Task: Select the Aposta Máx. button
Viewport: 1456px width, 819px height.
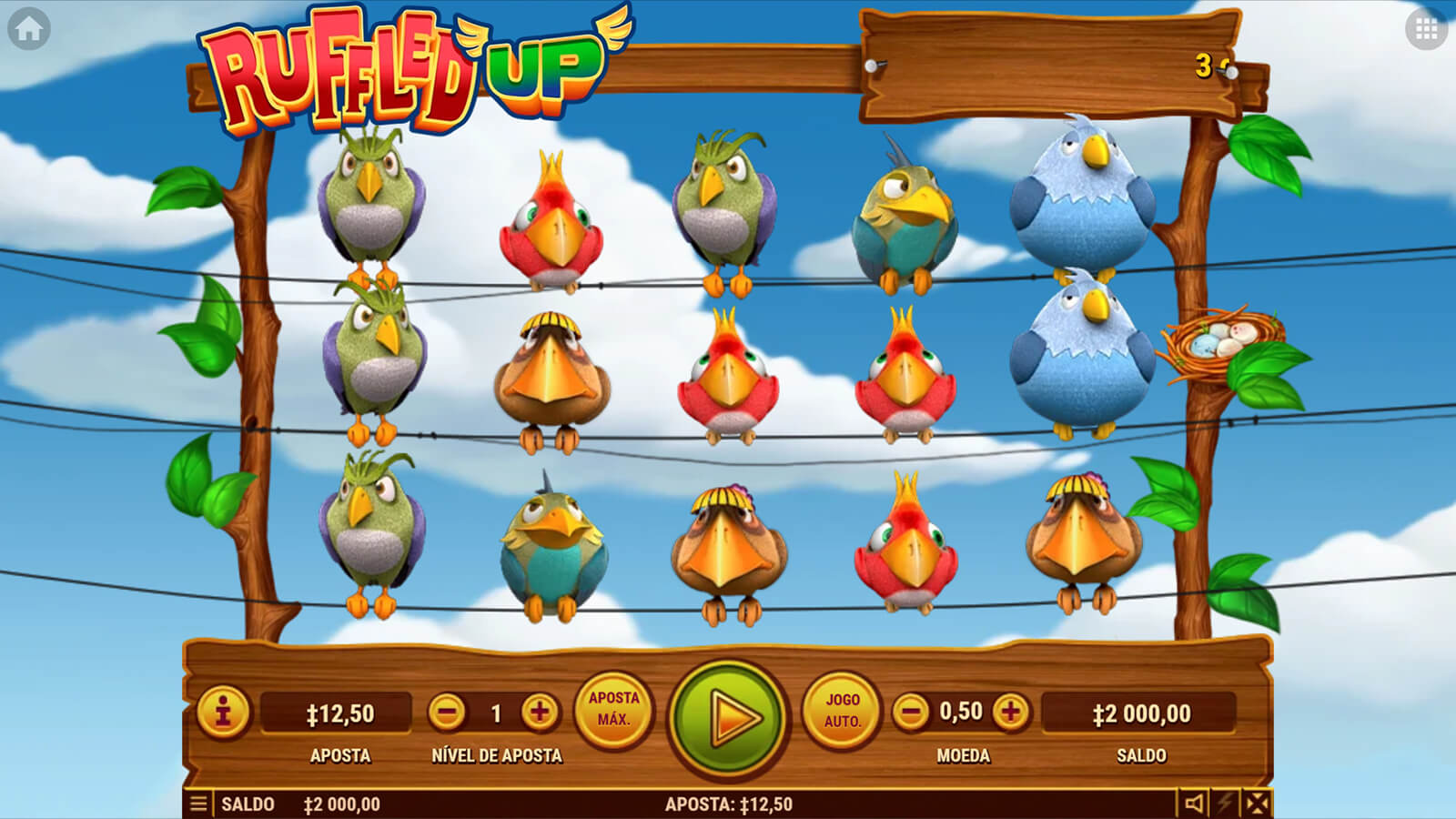Action: tap(613, 711)
